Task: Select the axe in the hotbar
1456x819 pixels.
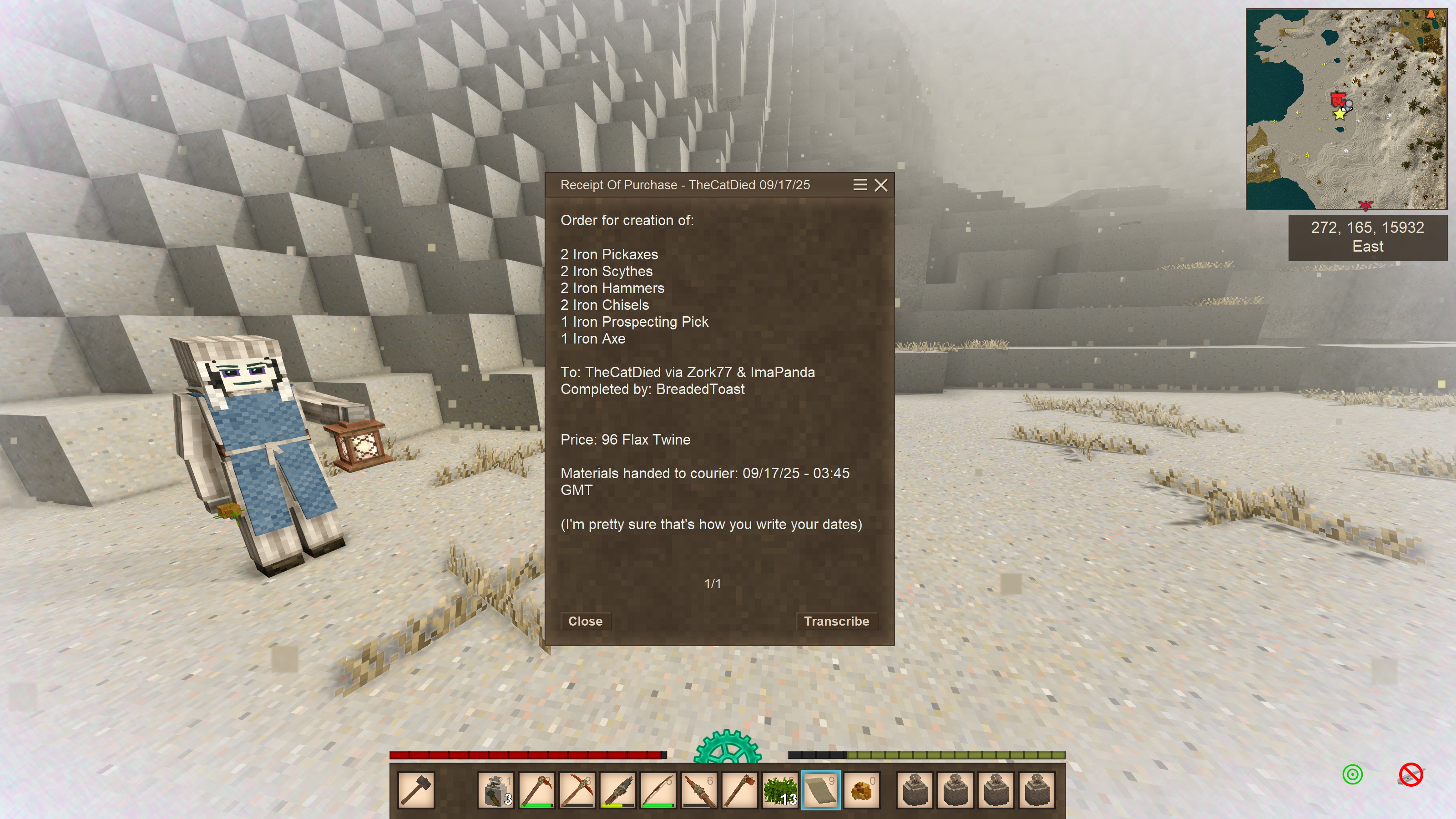Action: 740,789
